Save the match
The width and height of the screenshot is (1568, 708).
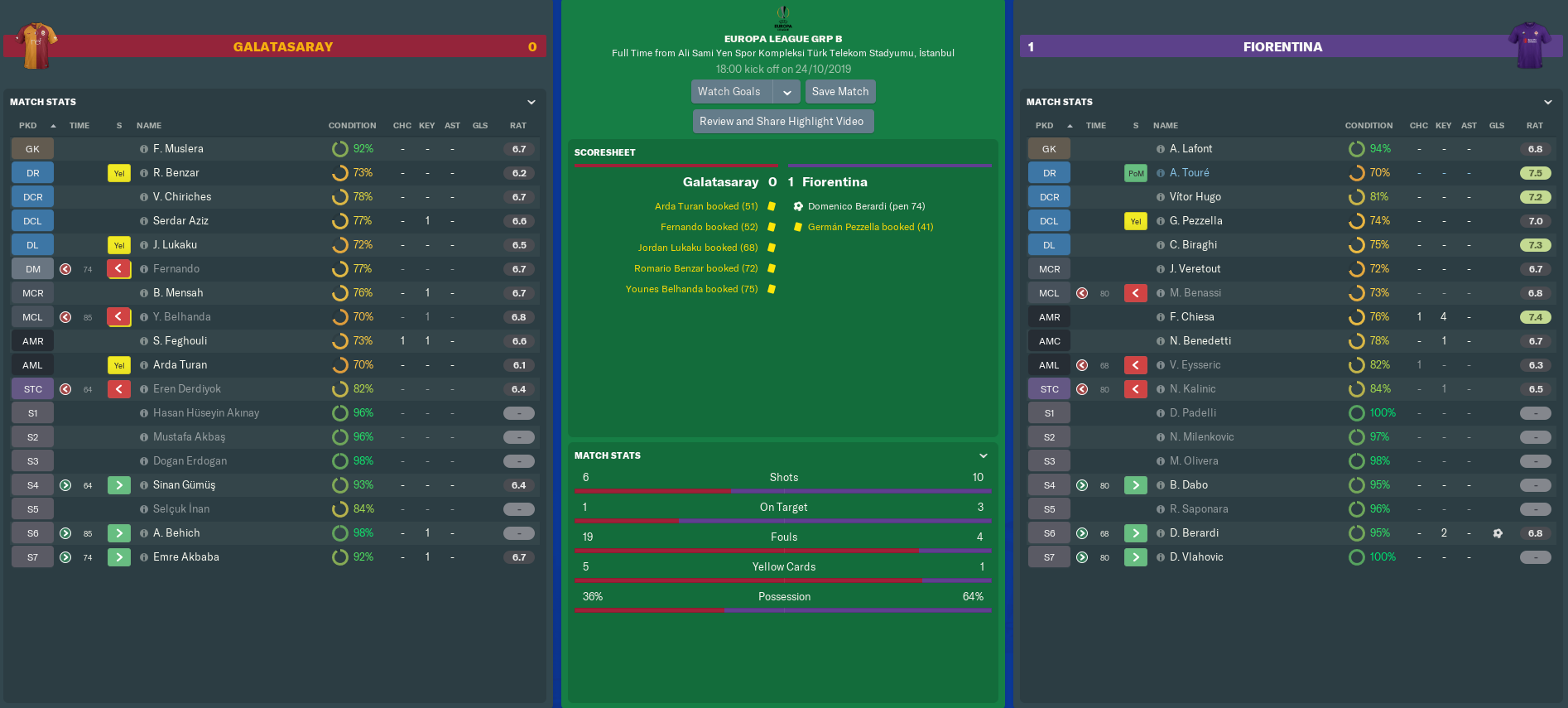point(839,92)
